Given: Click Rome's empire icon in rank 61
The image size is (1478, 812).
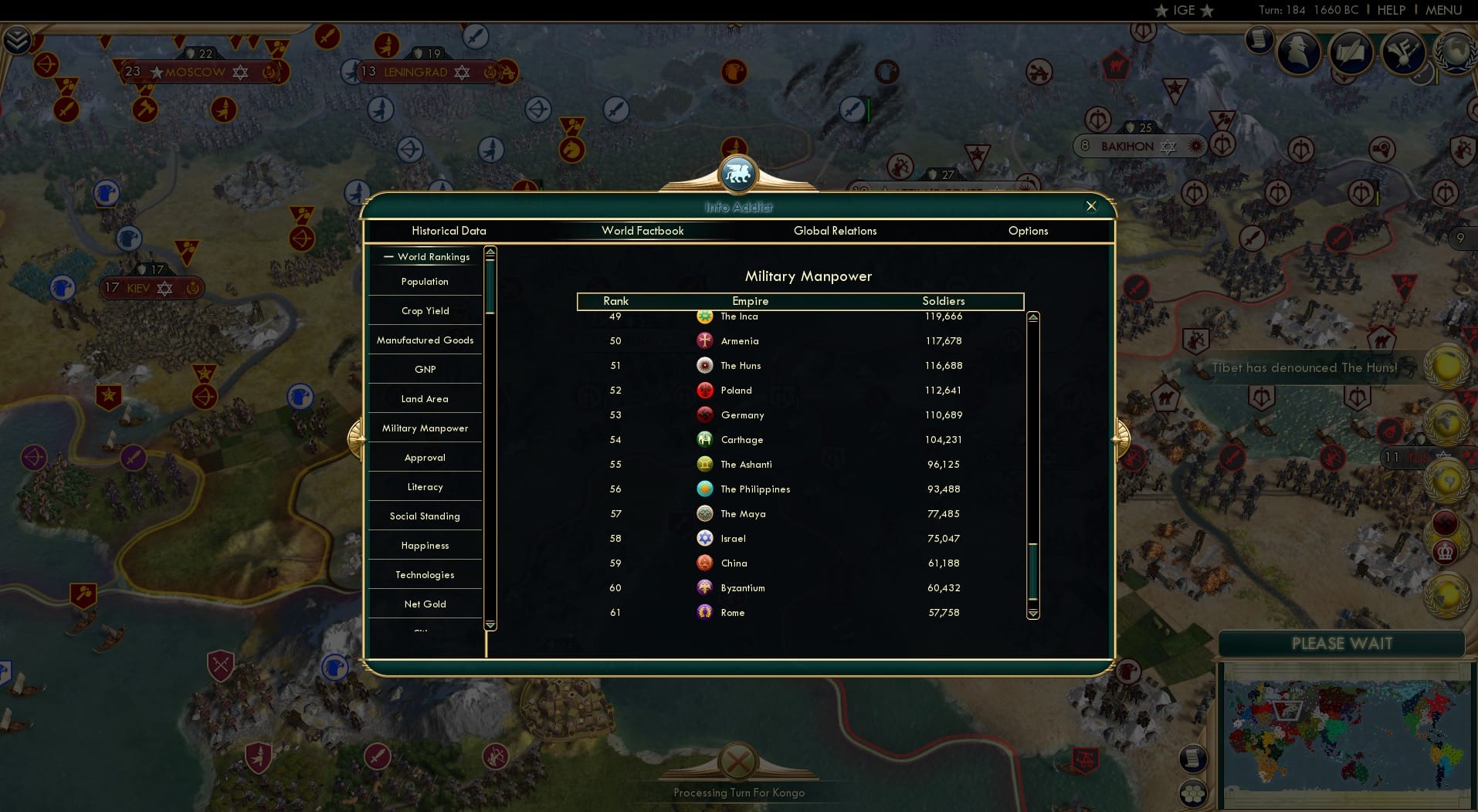Looking at the screenshot, I should tap(703, 612).
